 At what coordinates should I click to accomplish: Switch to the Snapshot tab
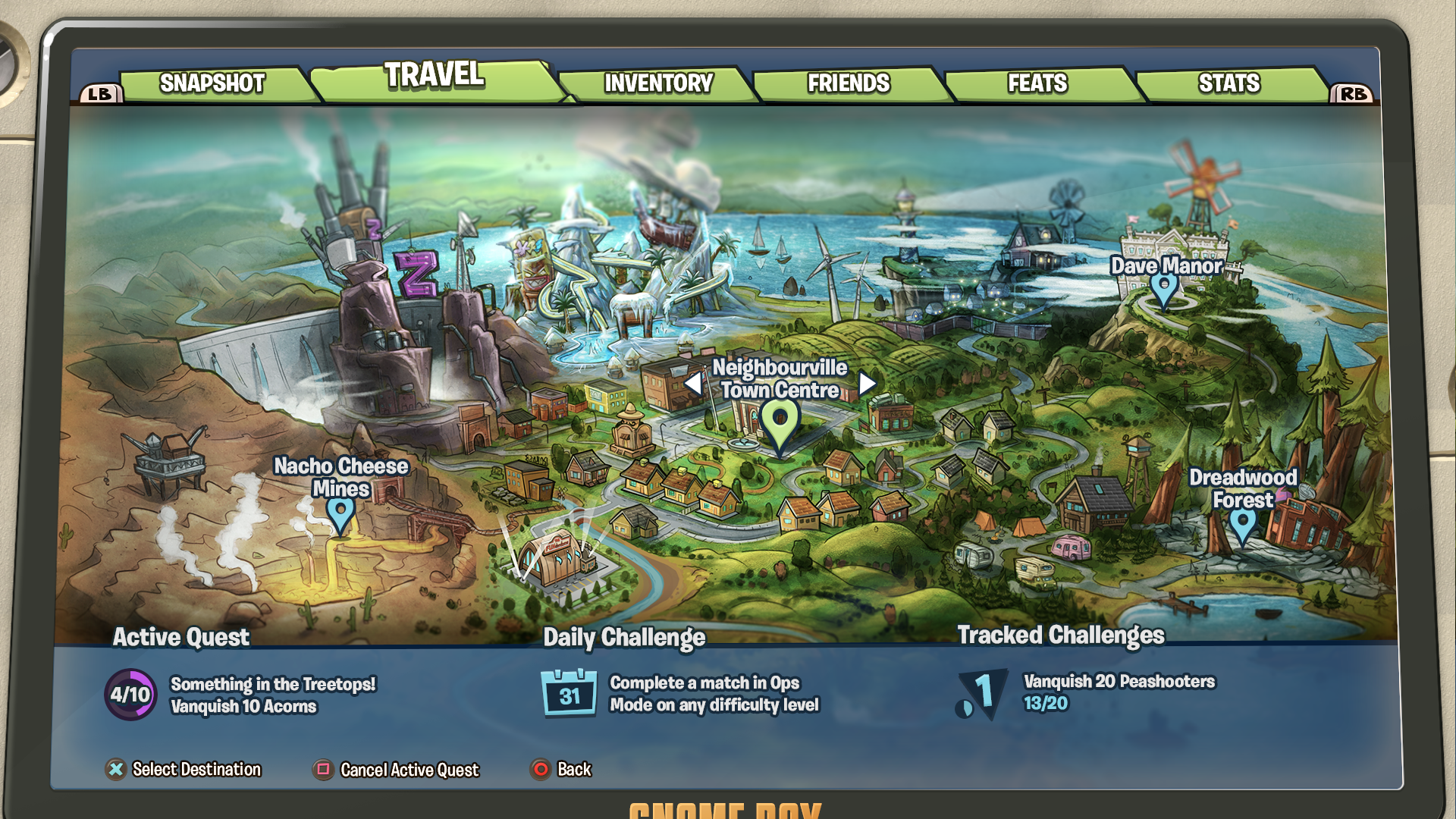click(212, 83)
